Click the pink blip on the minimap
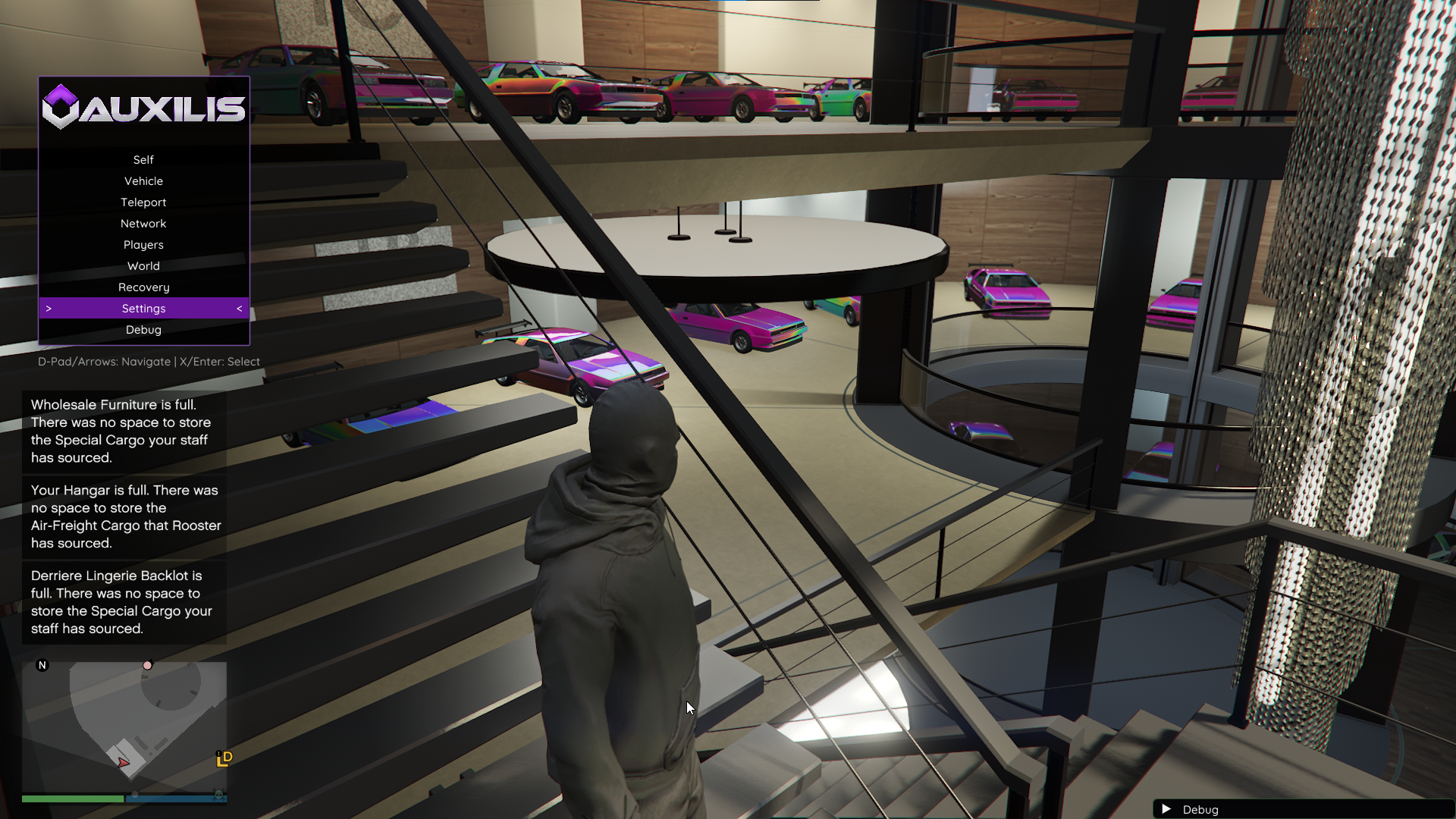Screen dimensions: 1456x819 click(147, 665)
